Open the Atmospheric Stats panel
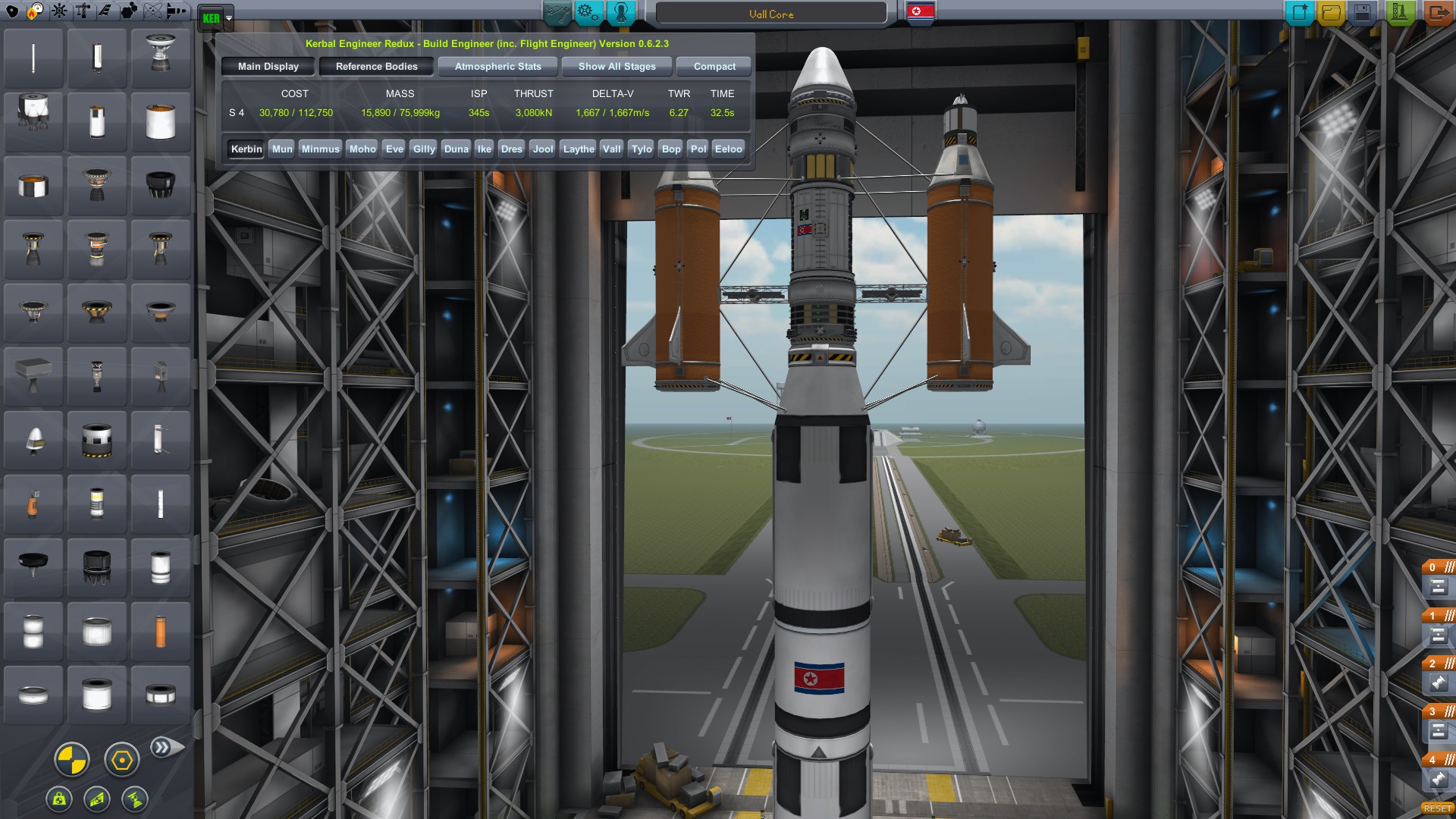 pyautogui.click(x=497, y=67)
